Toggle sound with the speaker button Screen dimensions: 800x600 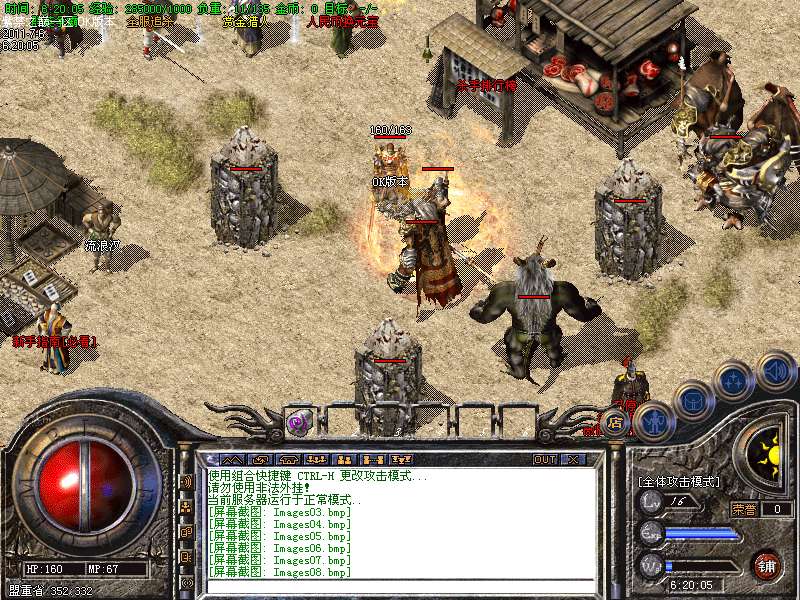click(774, 369)
